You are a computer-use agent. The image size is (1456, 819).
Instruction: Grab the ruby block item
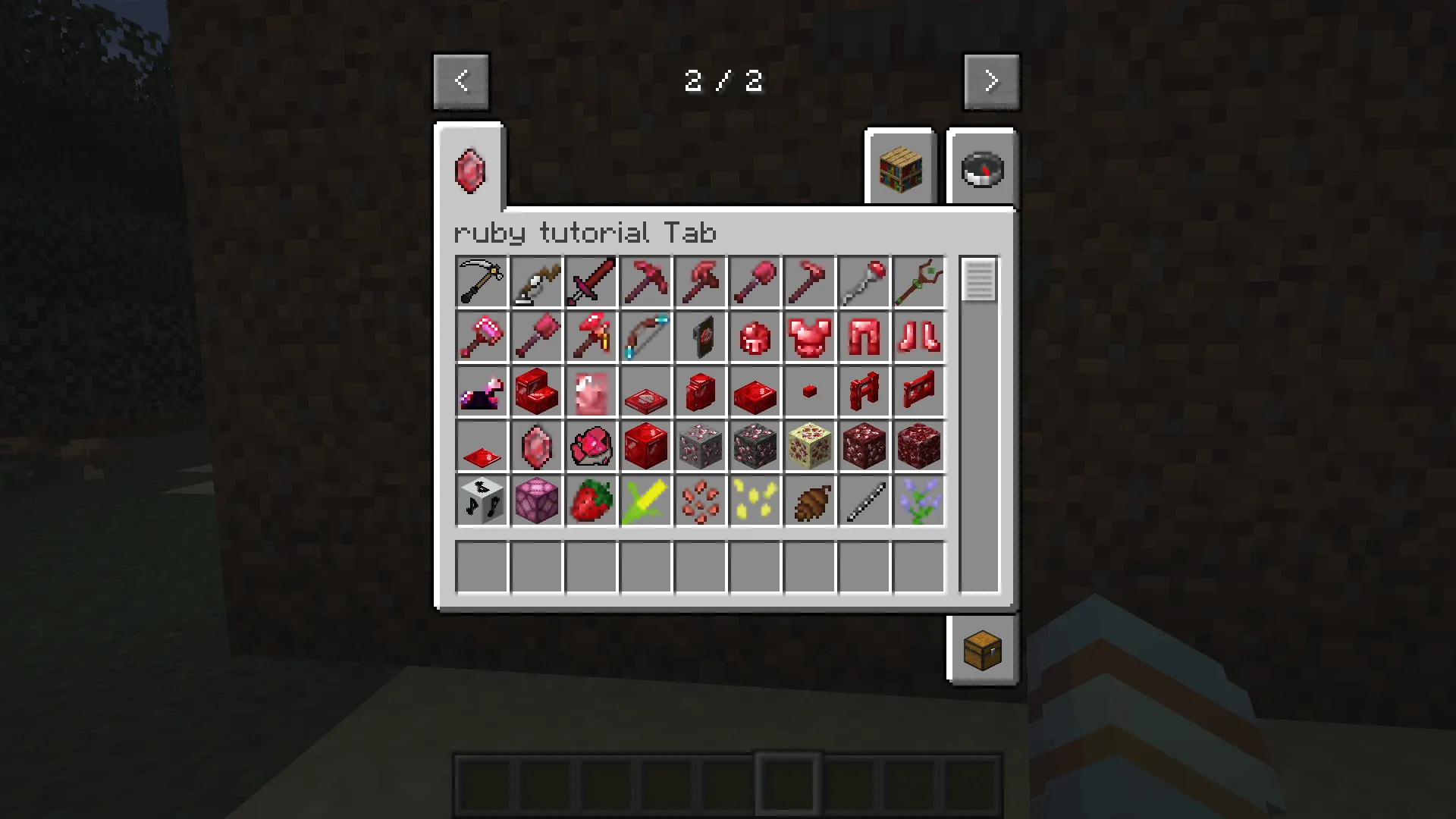[645, 446]
